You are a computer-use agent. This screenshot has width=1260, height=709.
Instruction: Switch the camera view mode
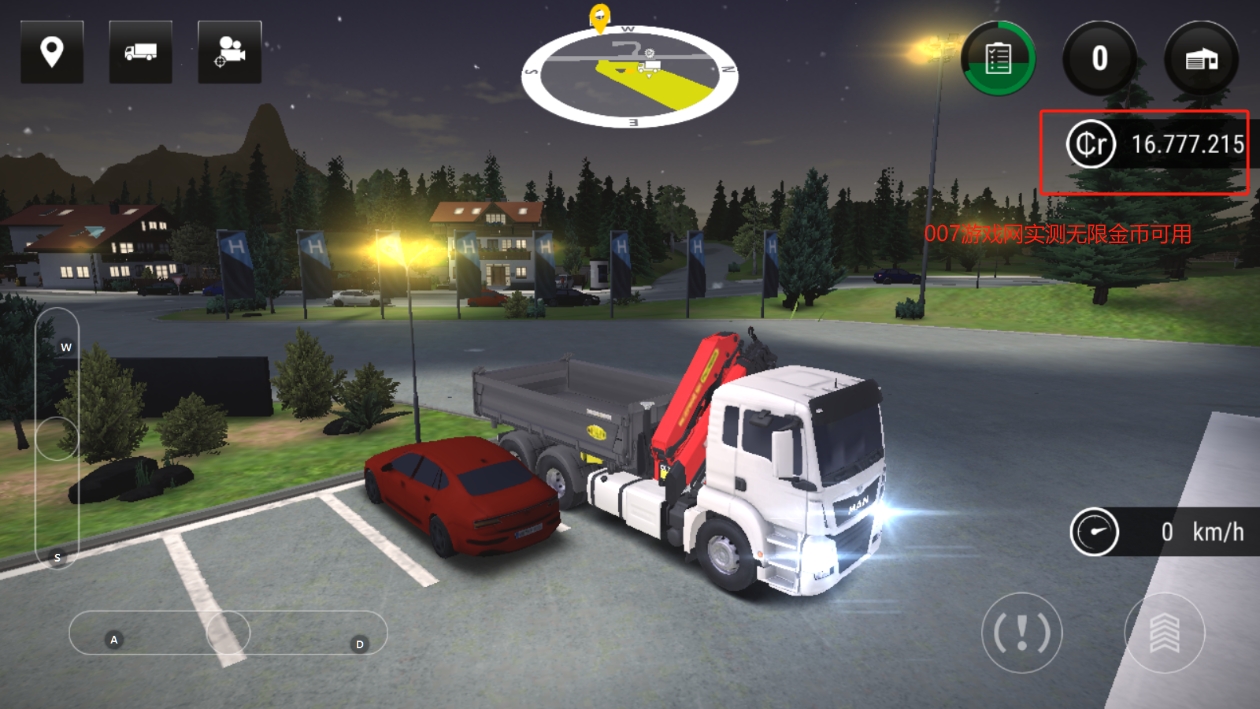click(229, 52)
